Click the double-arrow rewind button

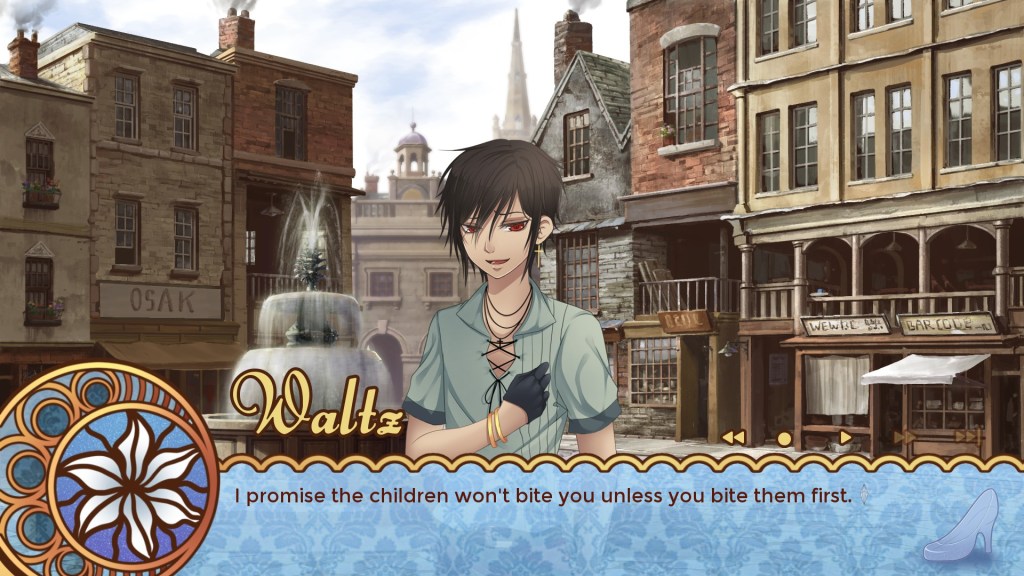[733, 437]
